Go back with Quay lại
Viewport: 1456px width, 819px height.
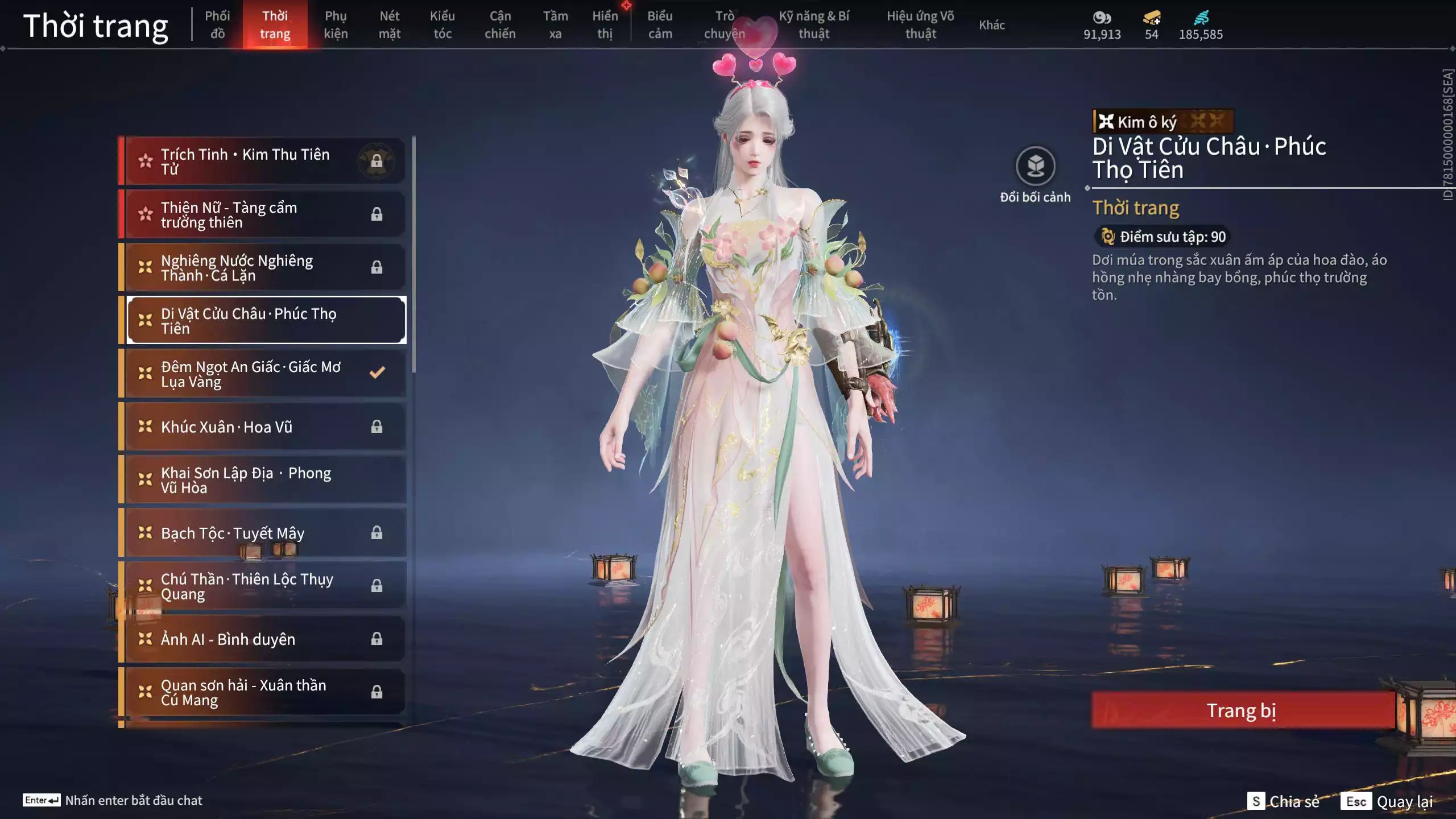pos(1388,801)
